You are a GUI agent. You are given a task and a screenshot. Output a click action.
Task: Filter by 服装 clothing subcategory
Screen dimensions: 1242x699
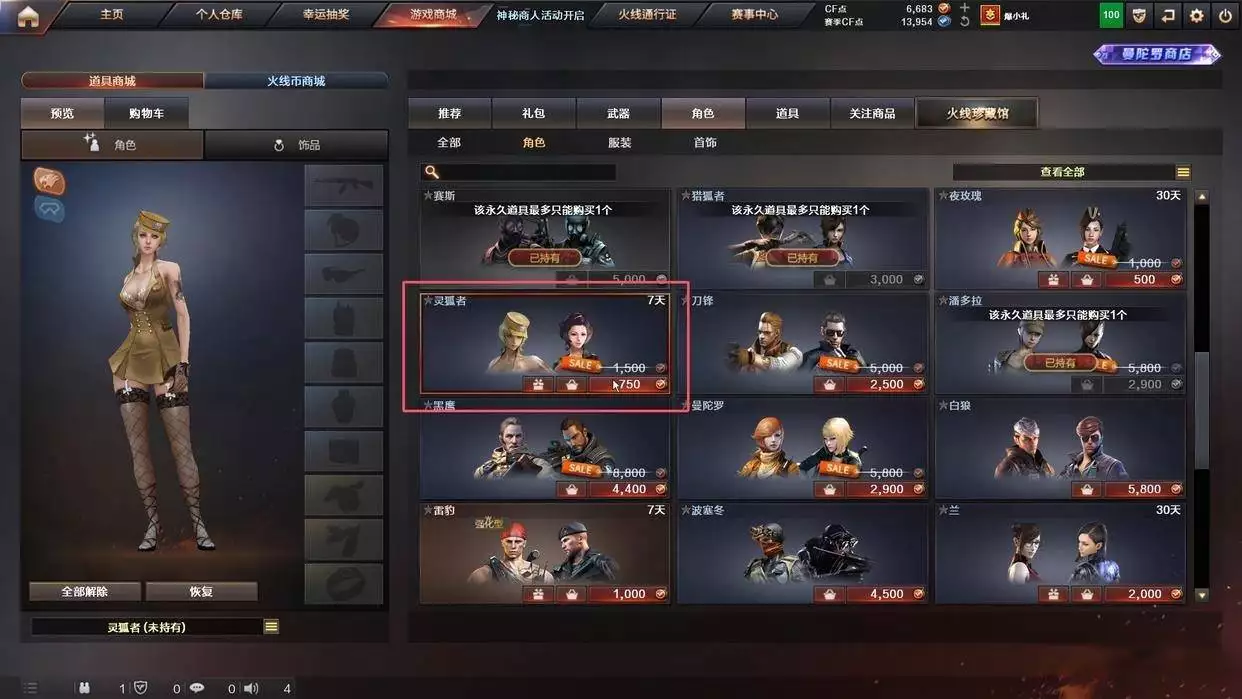pyautogui.click(x=620, y=143)
